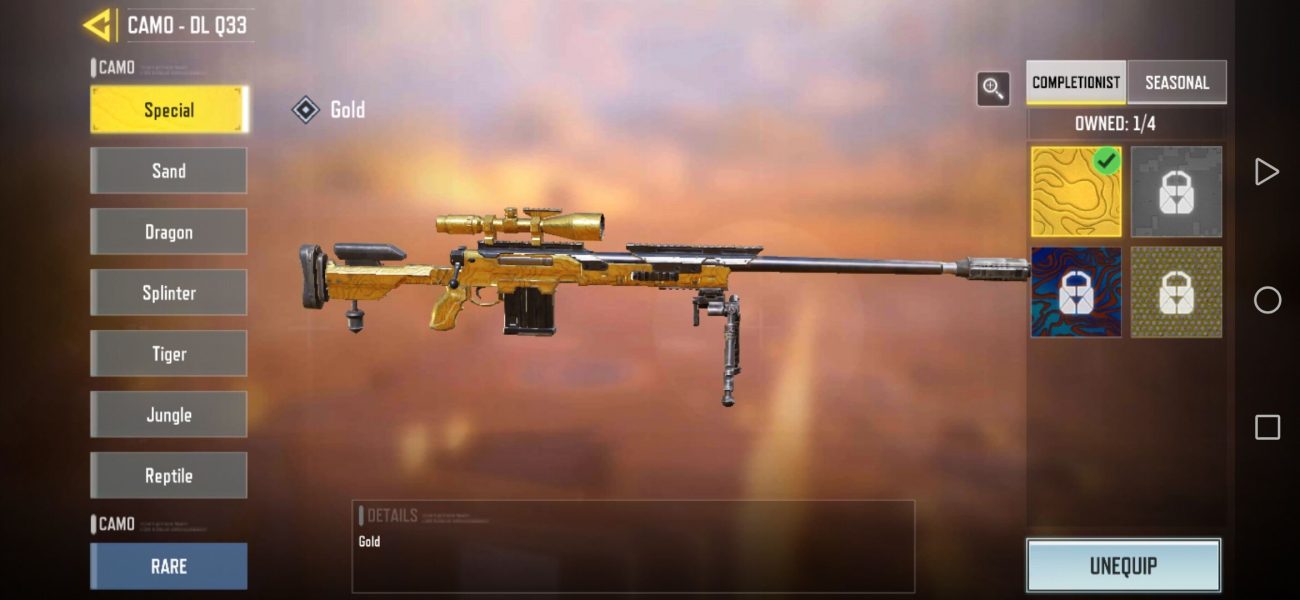Screen dimensions: 1300x600
Task: Select the Splinter camo category
Action: pyautogui.click(x=168, y=293)
